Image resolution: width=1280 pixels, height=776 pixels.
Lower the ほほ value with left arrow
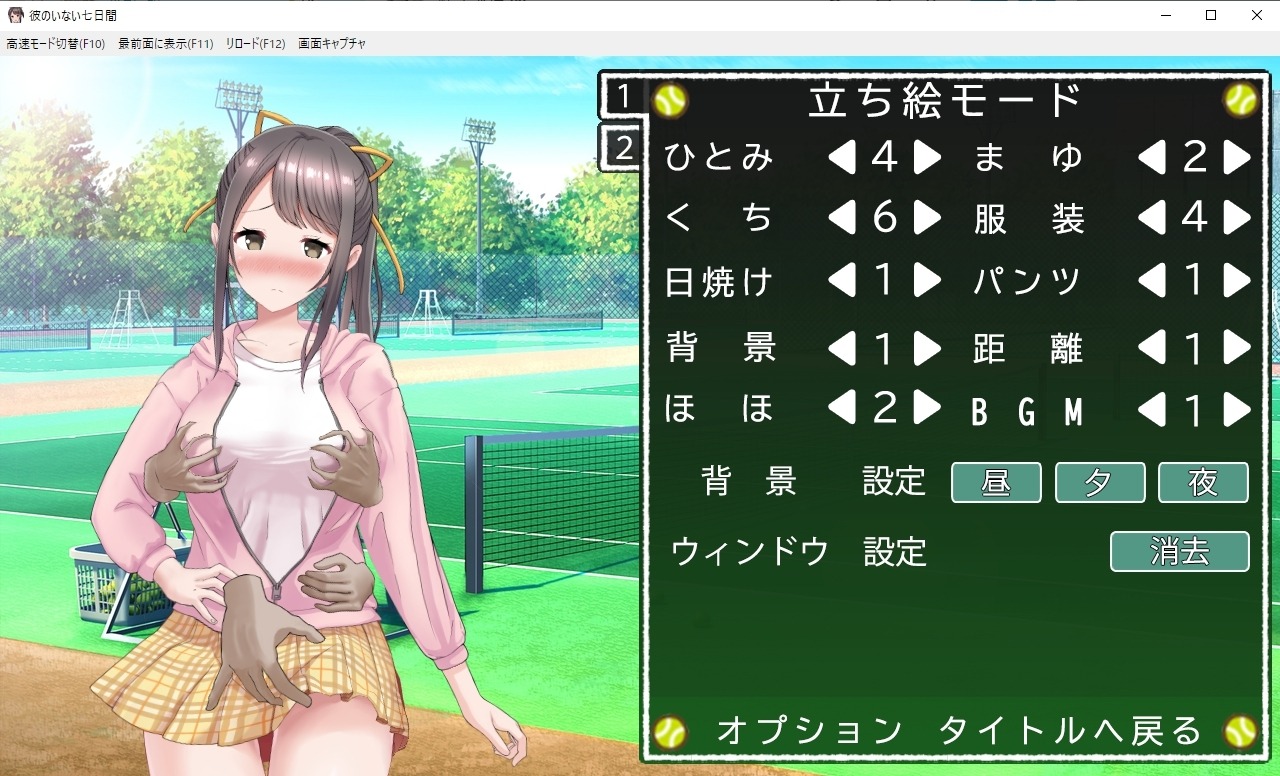point(842,408)
